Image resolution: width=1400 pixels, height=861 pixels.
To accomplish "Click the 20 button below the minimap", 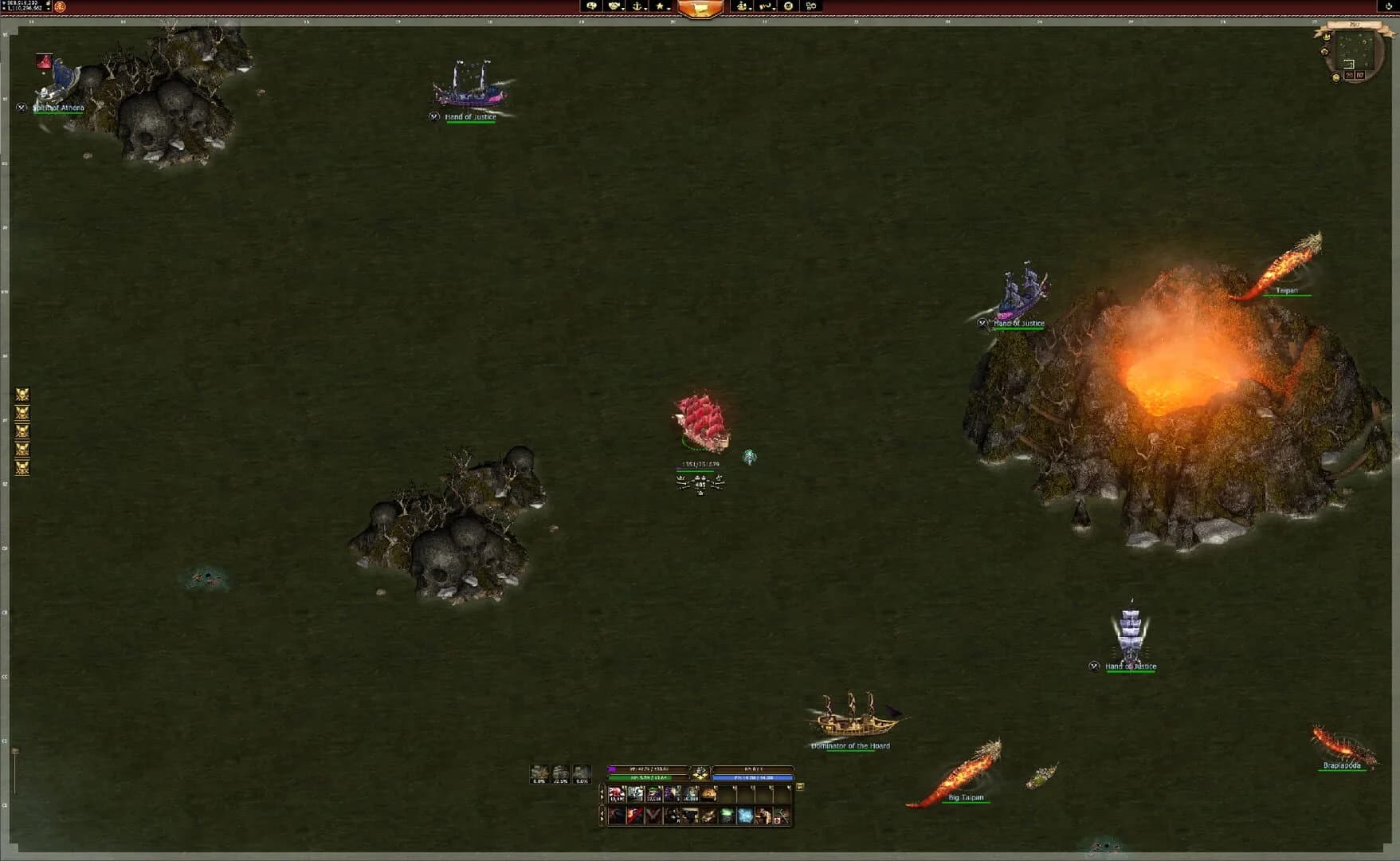I will click(1350, 75).
